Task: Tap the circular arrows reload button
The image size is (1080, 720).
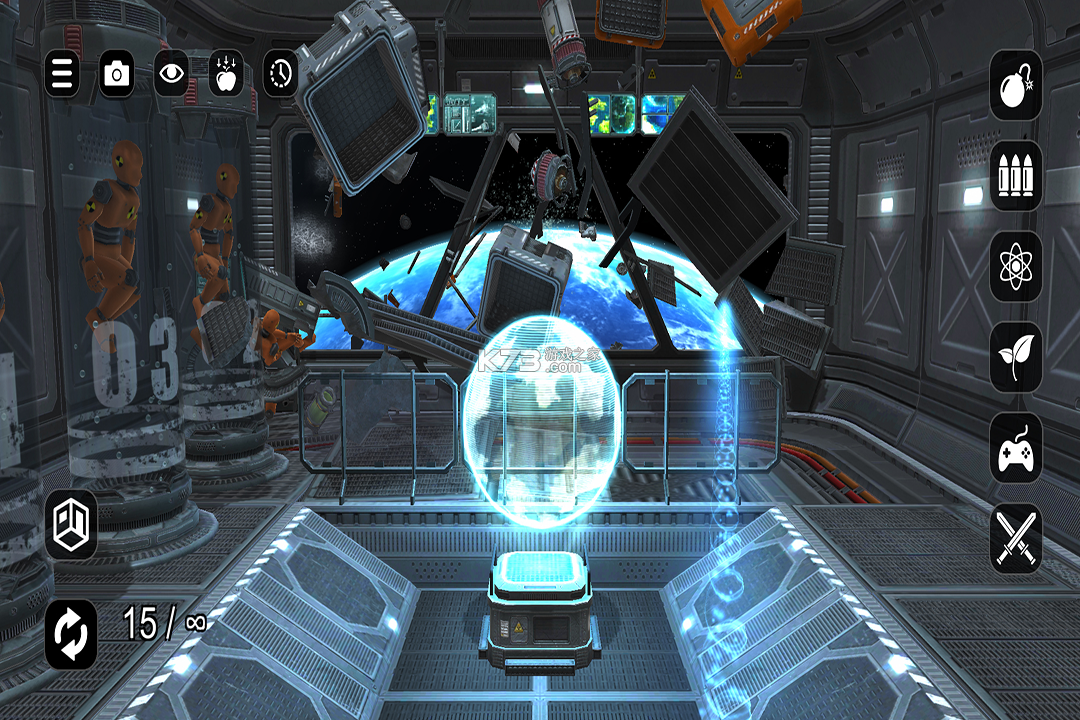Action: tap(71, 634)
